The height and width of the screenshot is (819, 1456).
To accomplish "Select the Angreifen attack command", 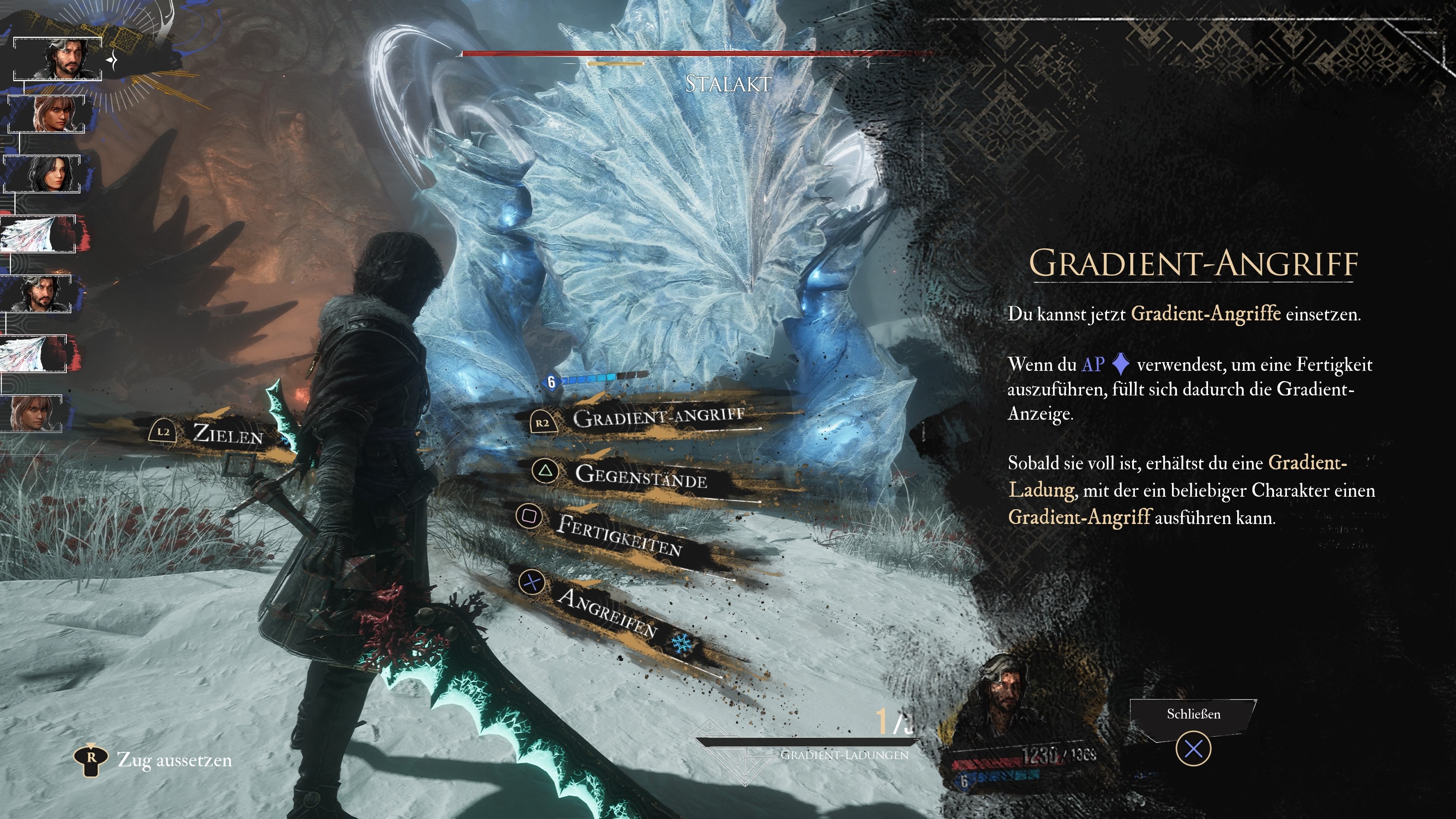I will (607, 612).
